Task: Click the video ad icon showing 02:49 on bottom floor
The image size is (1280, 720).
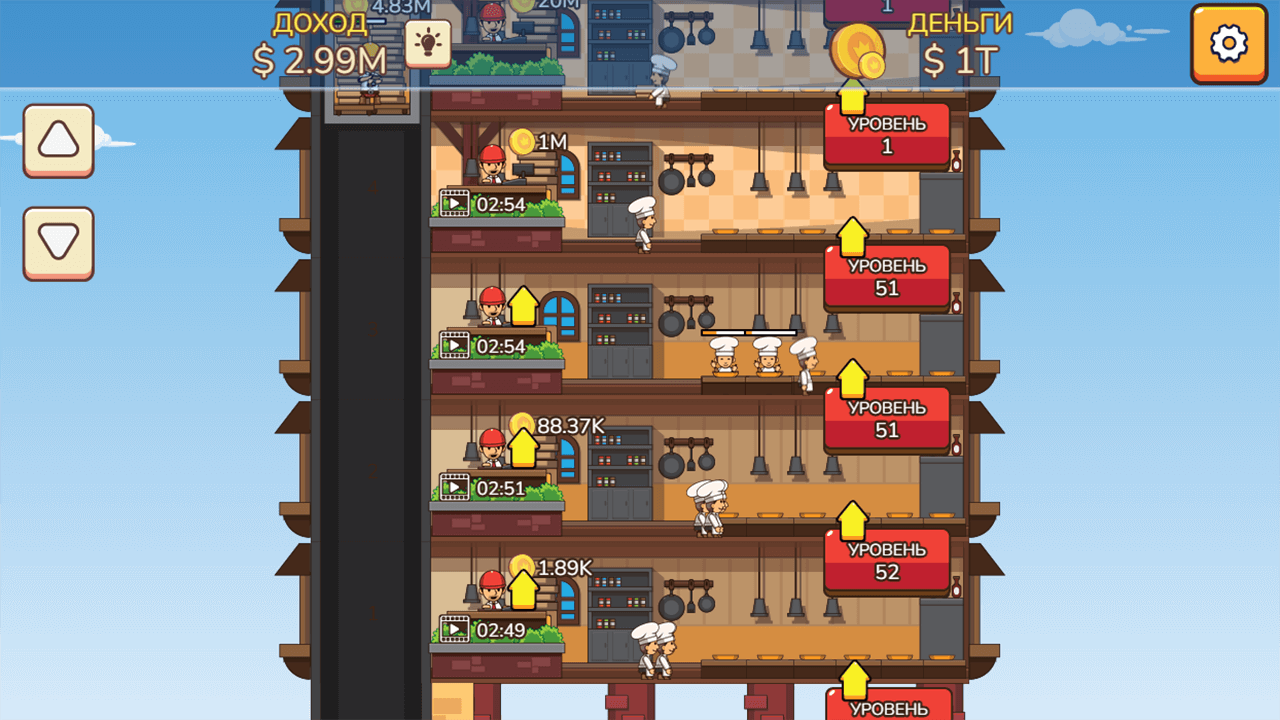Action: tap(455, 629)
